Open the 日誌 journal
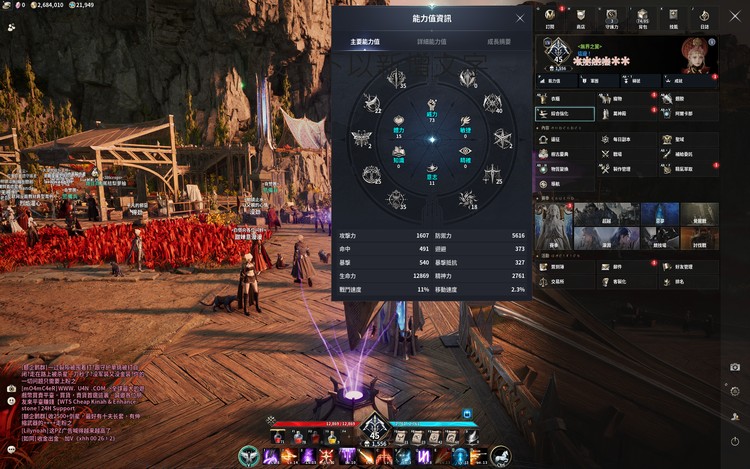Image resolution: width=750 pixels, height=469 pixels. point(703,17)
